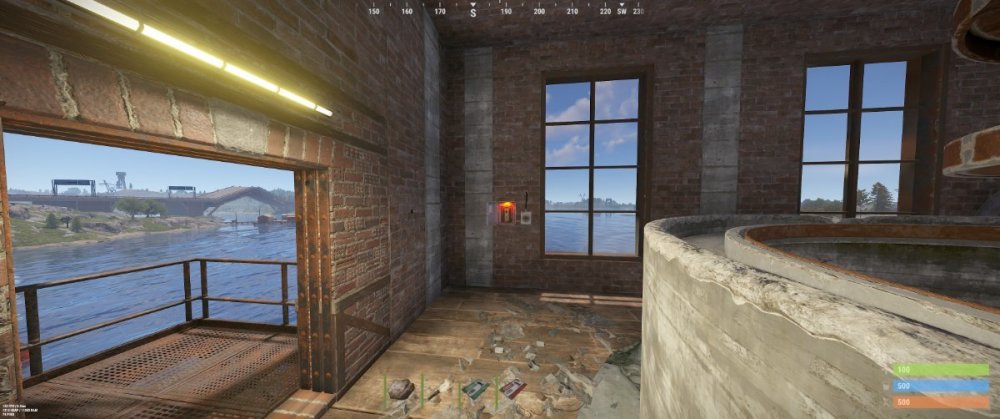
Task: Select the torch hotbar slot
Action: pos(440,389)
